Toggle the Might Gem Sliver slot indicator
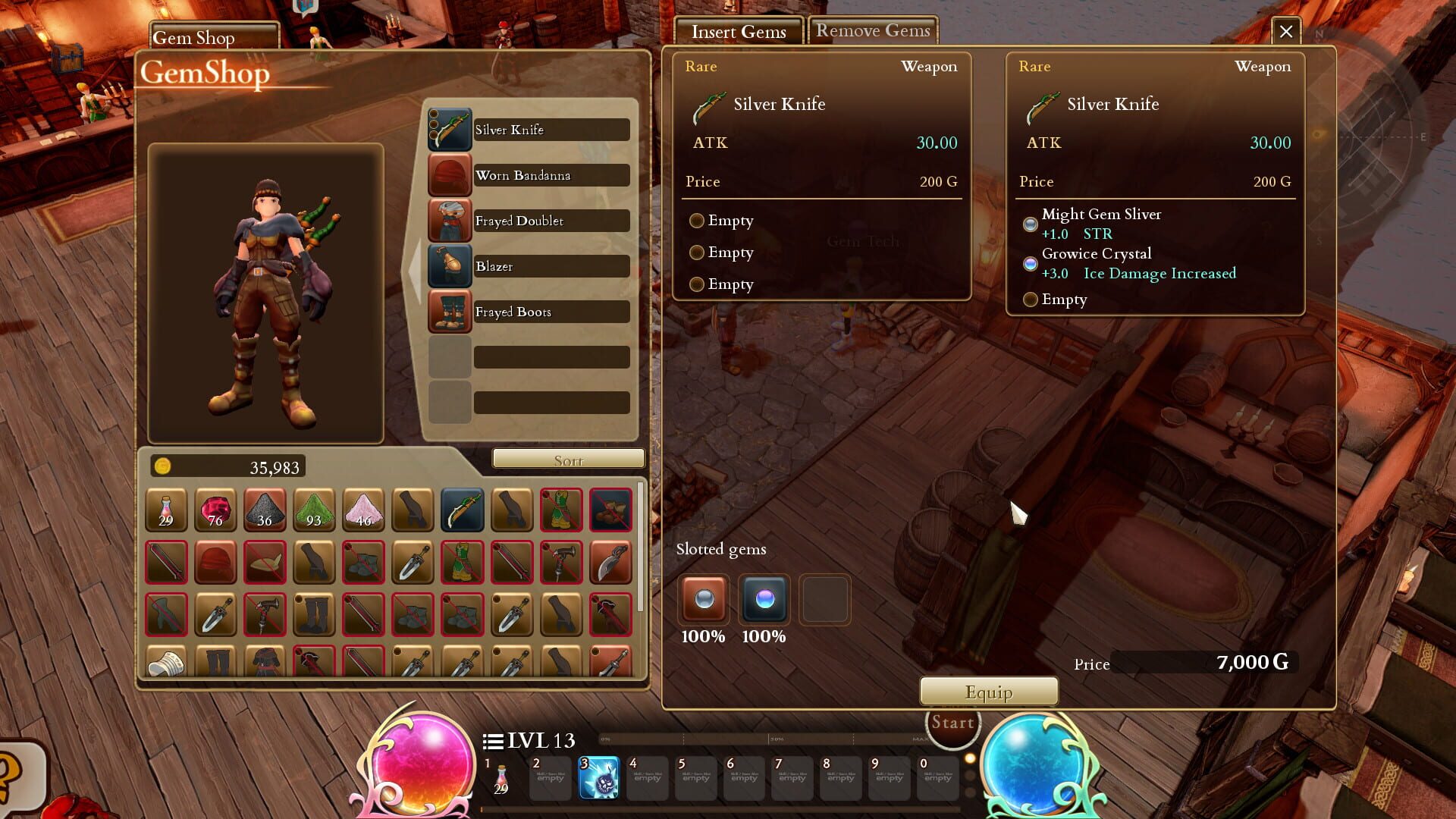 point(1030,224)
